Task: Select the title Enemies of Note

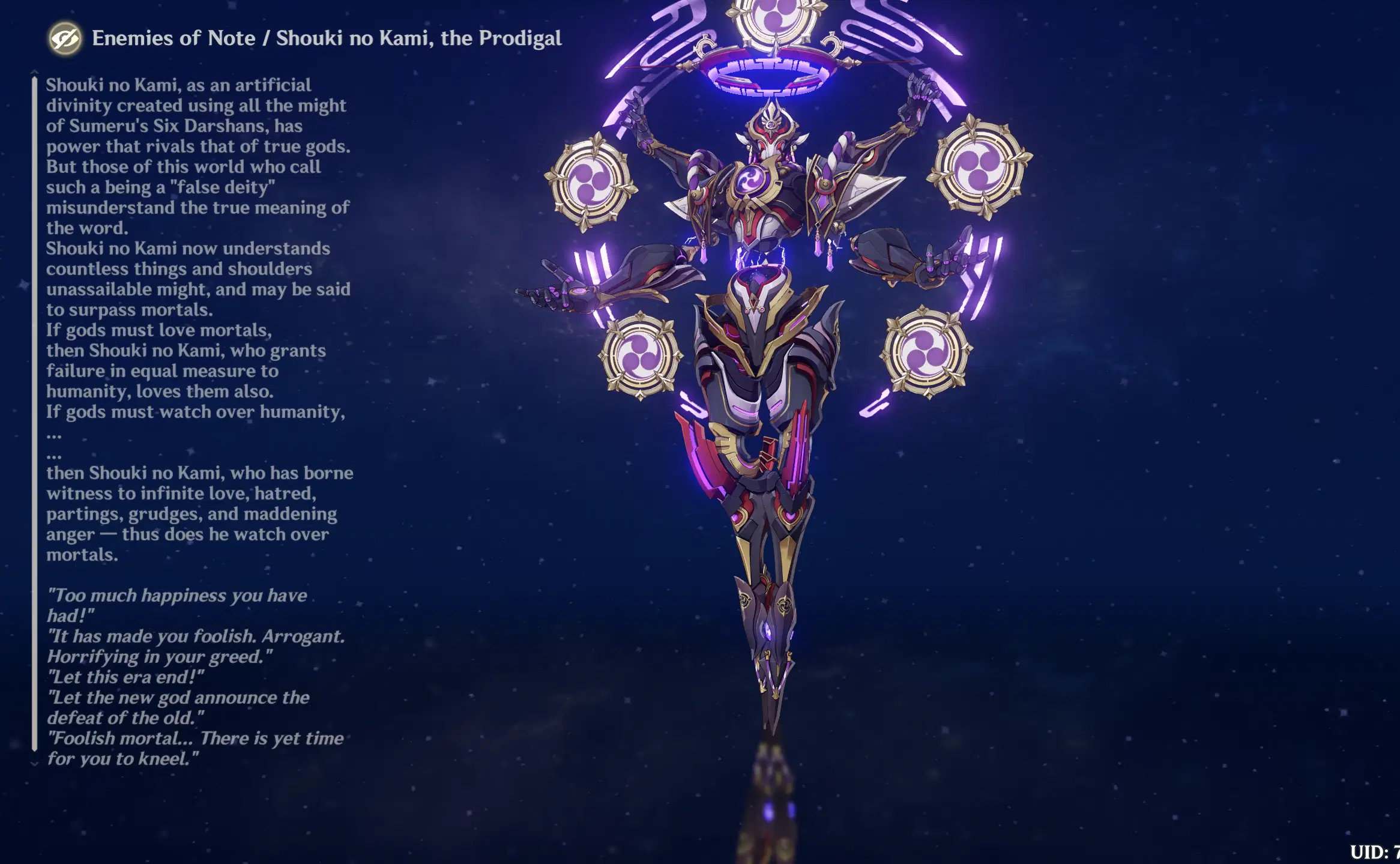Action: click(x=173, y=38)
